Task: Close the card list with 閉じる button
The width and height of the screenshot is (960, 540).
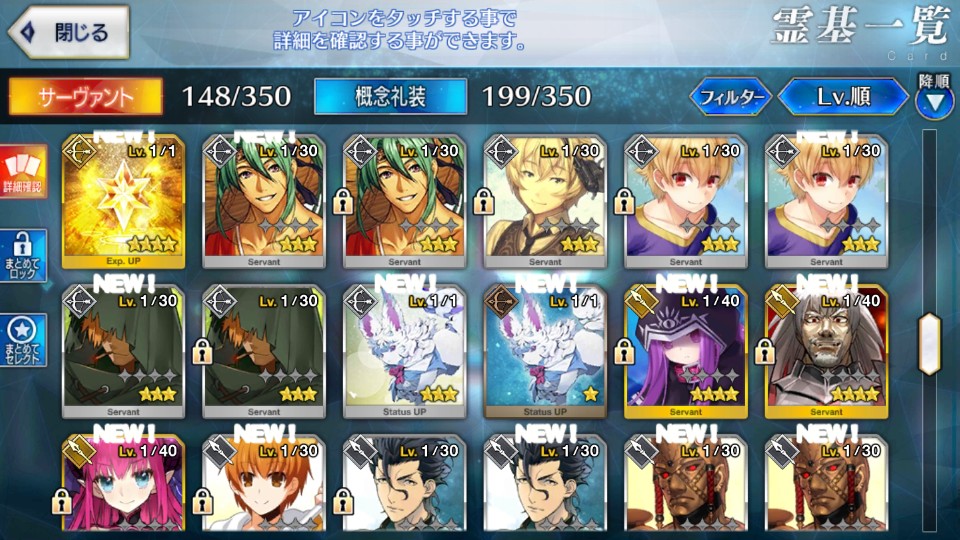Action: click(x=69, y=32)
